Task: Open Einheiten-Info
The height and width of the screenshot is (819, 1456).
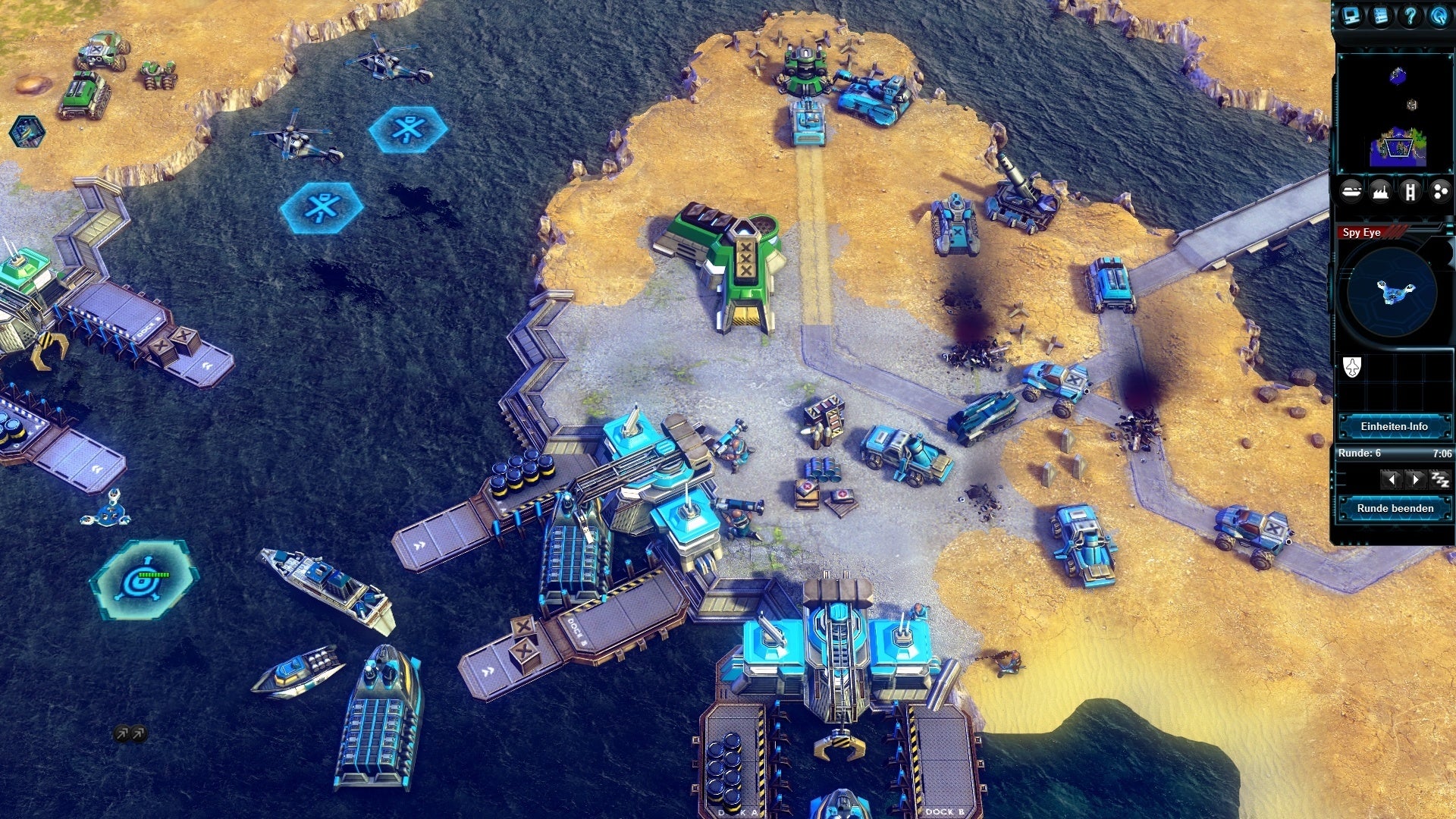Action: coord(1394,426)
